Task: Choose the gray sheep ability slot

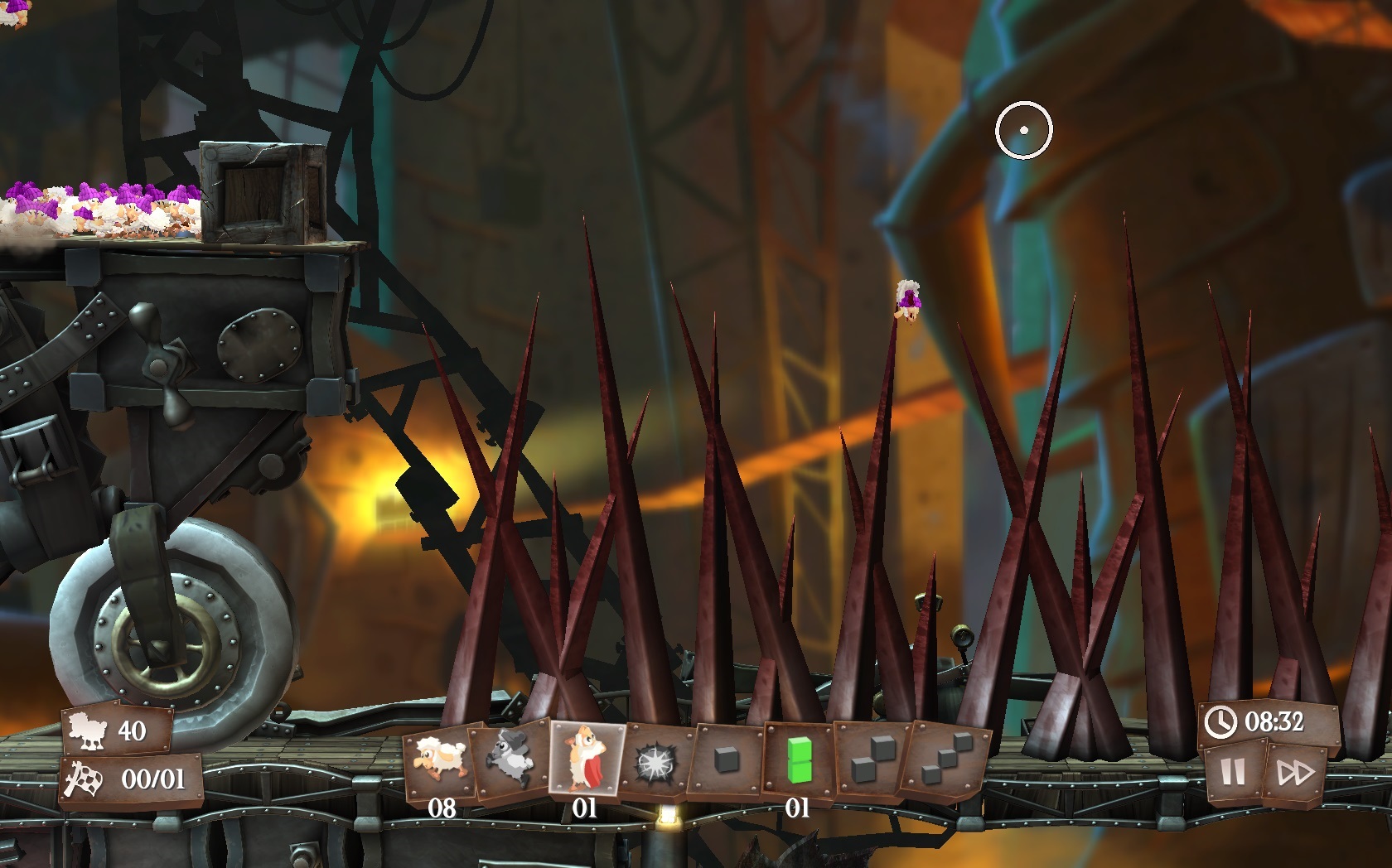Action: tap(510, 759)
